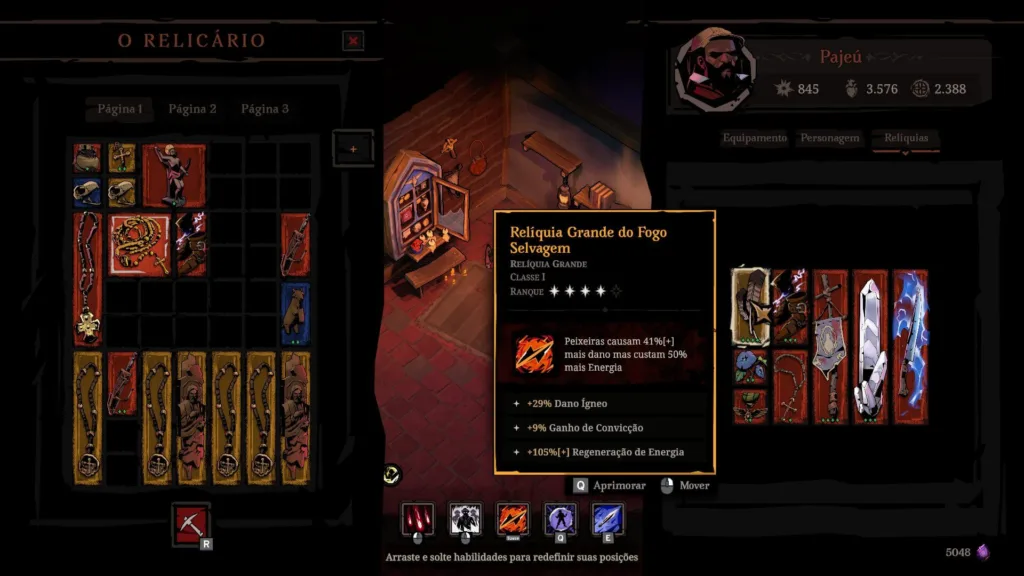Switch to the Personagem tab

pyautogui.click(x=830, y=138)
